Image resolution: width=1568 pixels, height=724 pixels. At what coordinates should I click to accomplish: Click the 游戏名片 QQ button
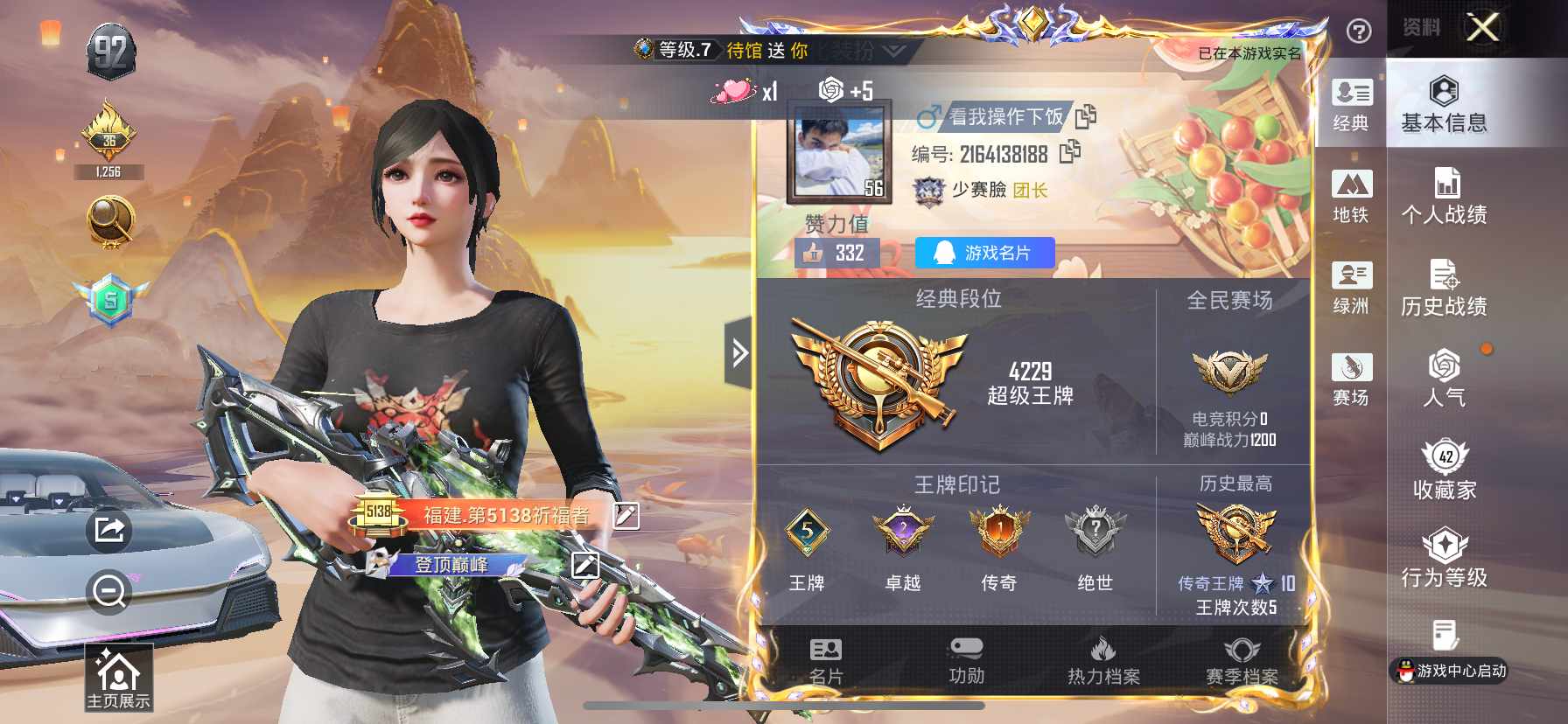pos(983,254)
